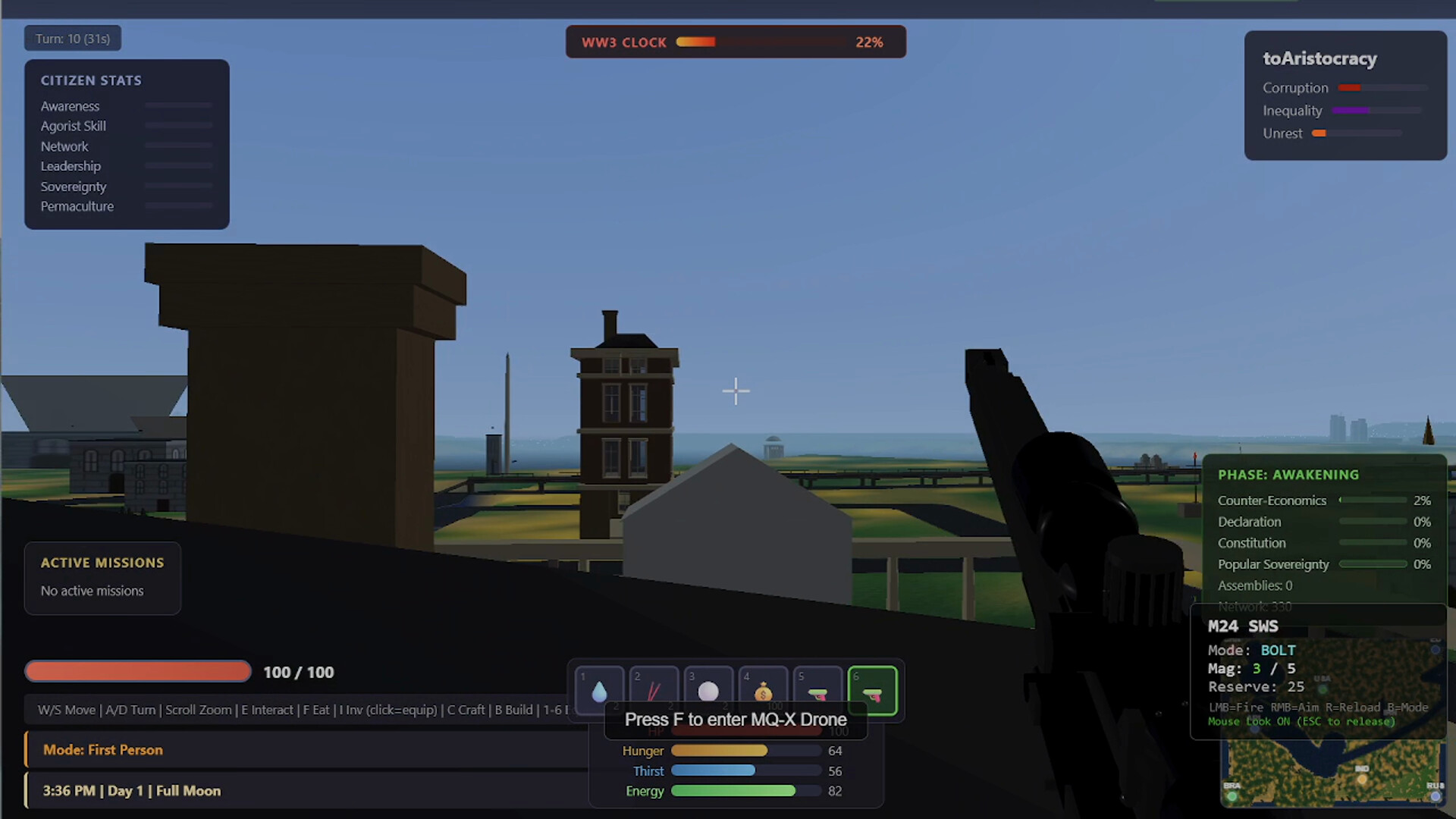Screen dimensions: 1456x819
Task: Click the BRA marker on the minimap
Action: 1232,796
